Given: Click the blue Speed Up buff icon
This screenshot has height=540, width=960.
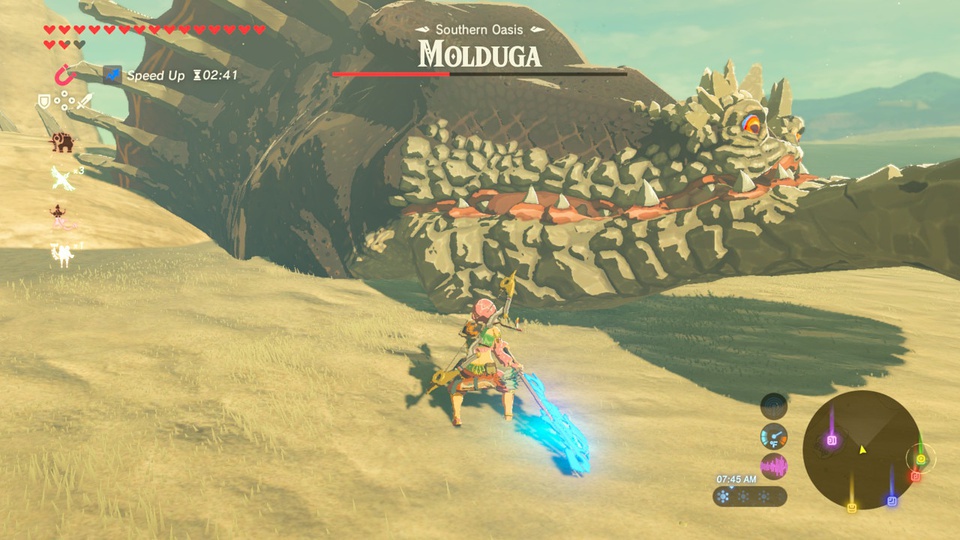Looking at the screenshot, I should (x=113, y=75).
